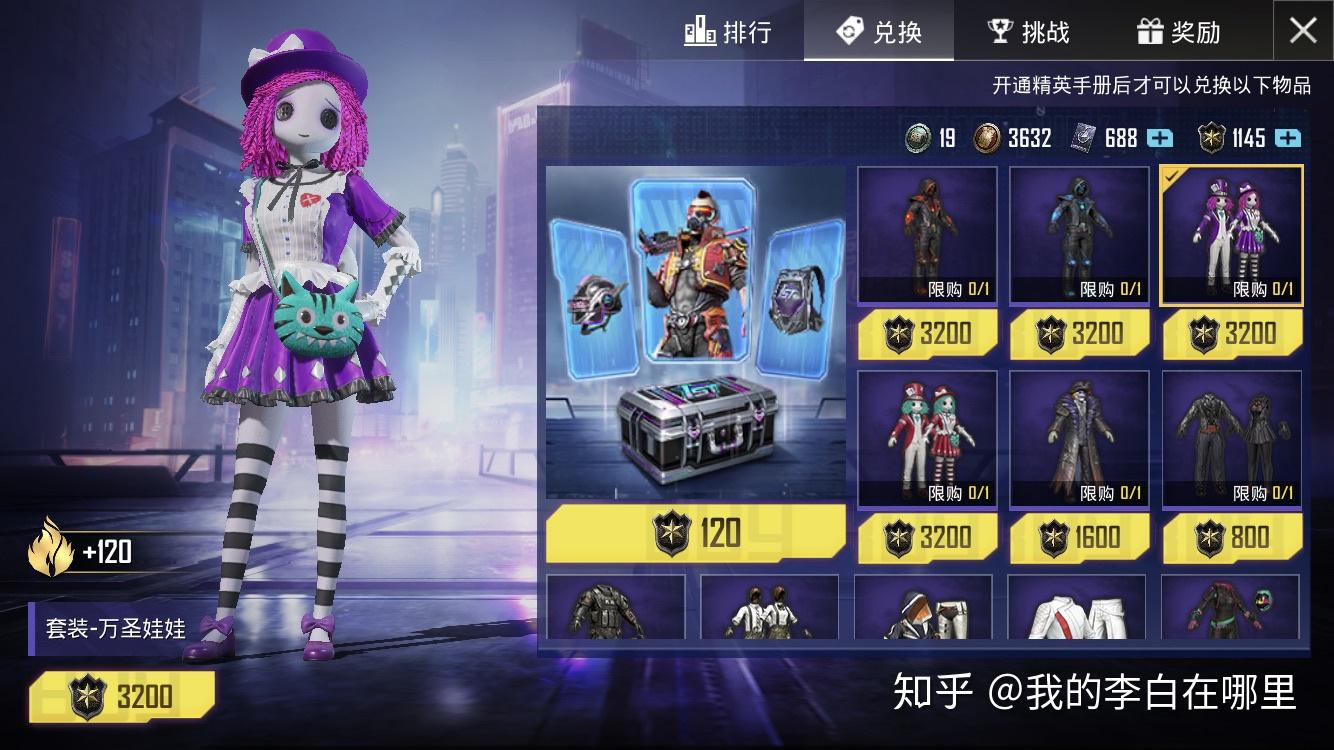1334x750 pixels.
Task: Switch to the 排行 ranking tab
Action: (728, 32)
